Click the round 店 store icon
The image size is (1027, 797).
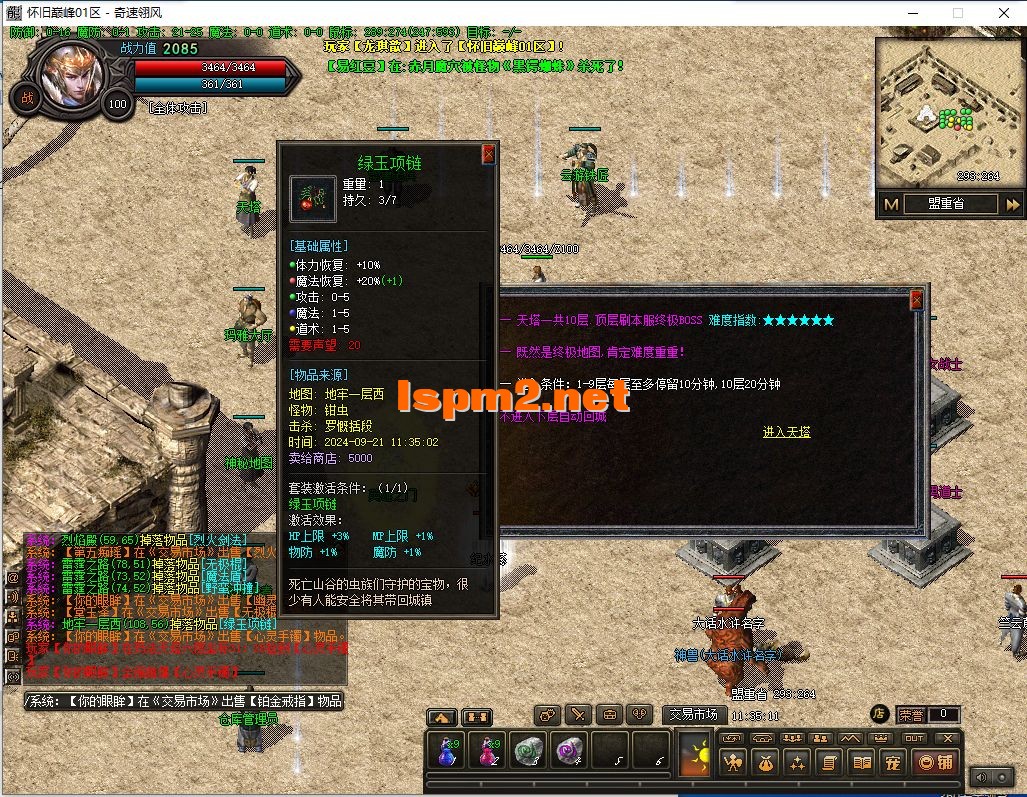coord(879,714)
